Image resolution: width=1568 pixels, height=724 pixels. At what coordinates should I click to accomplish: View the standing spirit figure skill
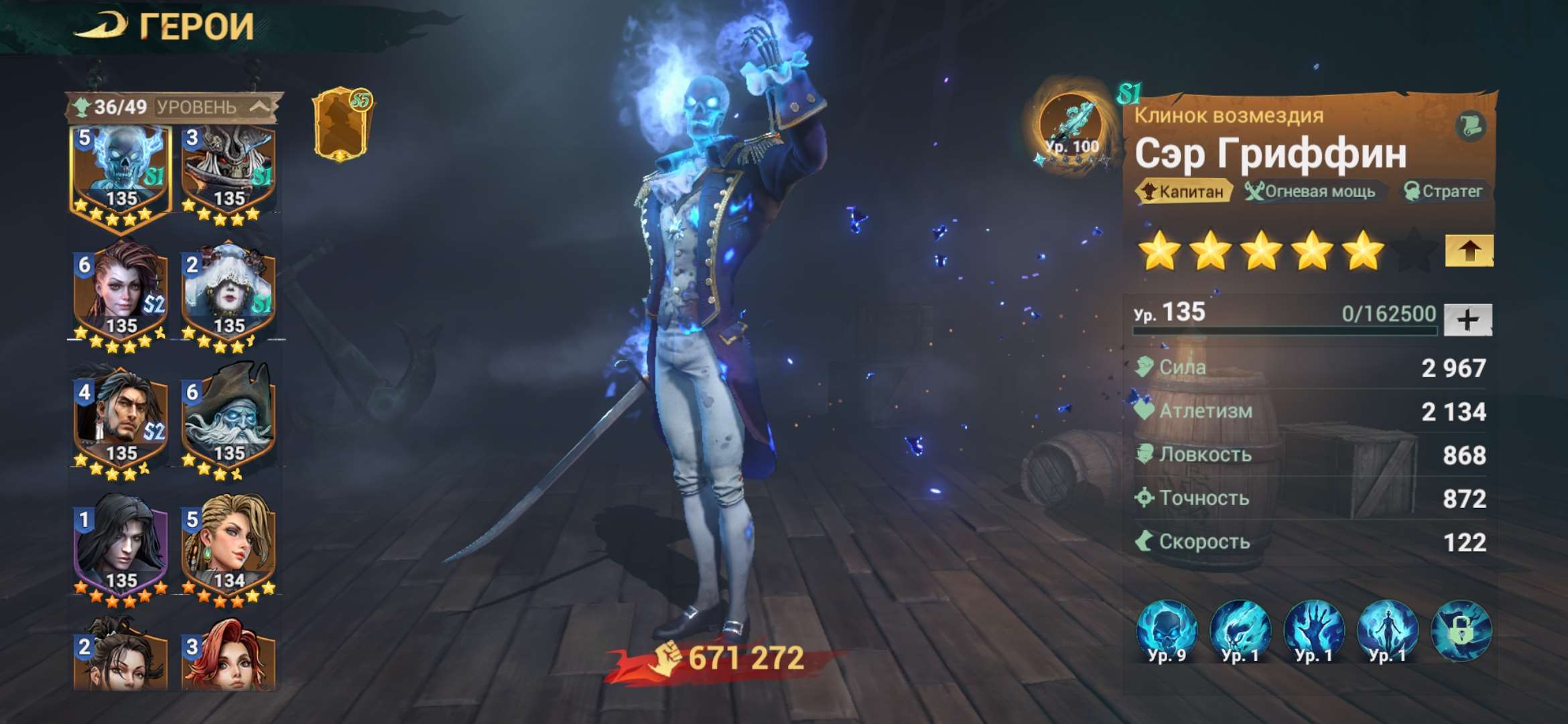point(1388,631)
